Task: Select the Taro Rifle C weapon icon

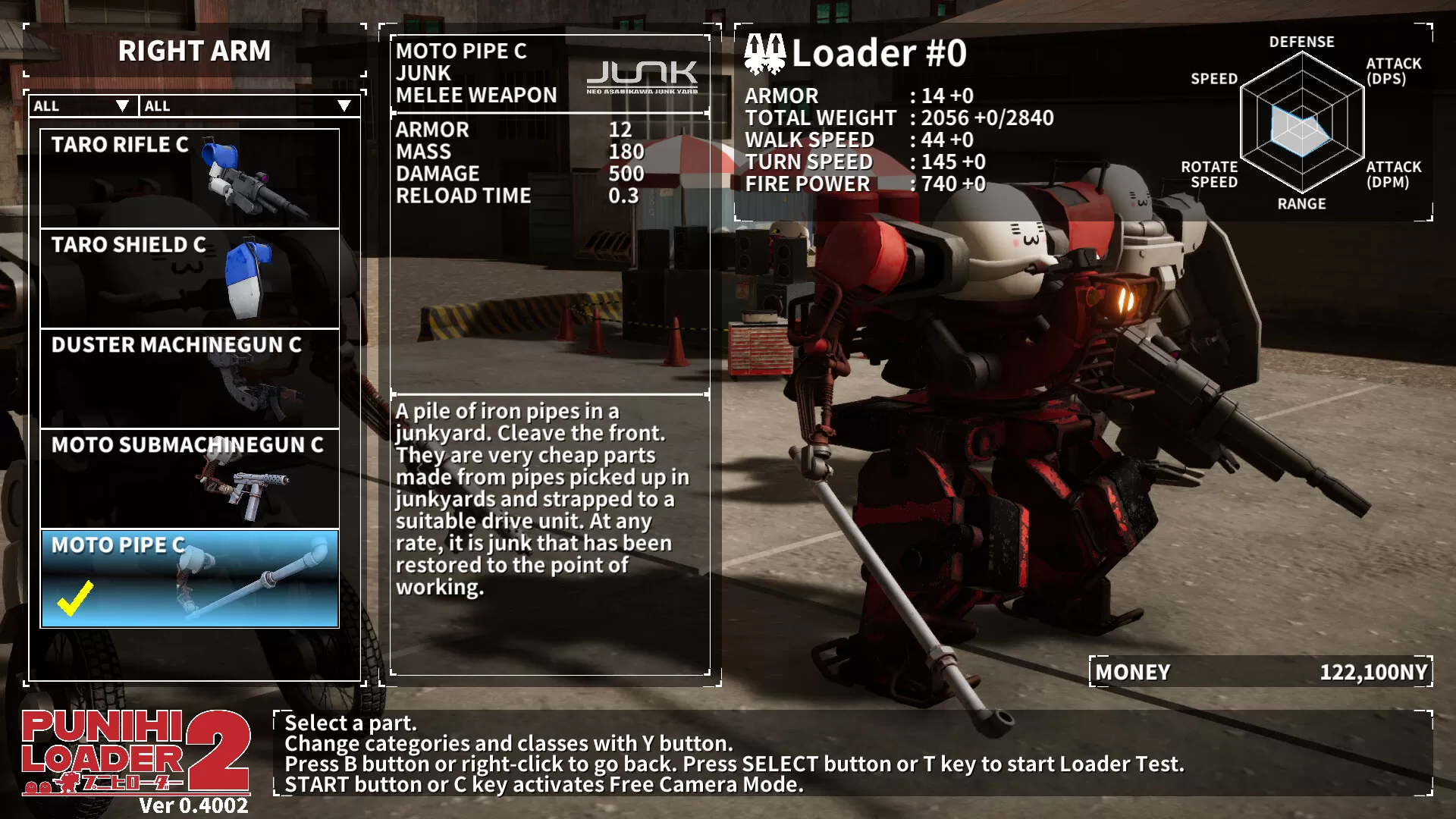Action: pos(243,178)
